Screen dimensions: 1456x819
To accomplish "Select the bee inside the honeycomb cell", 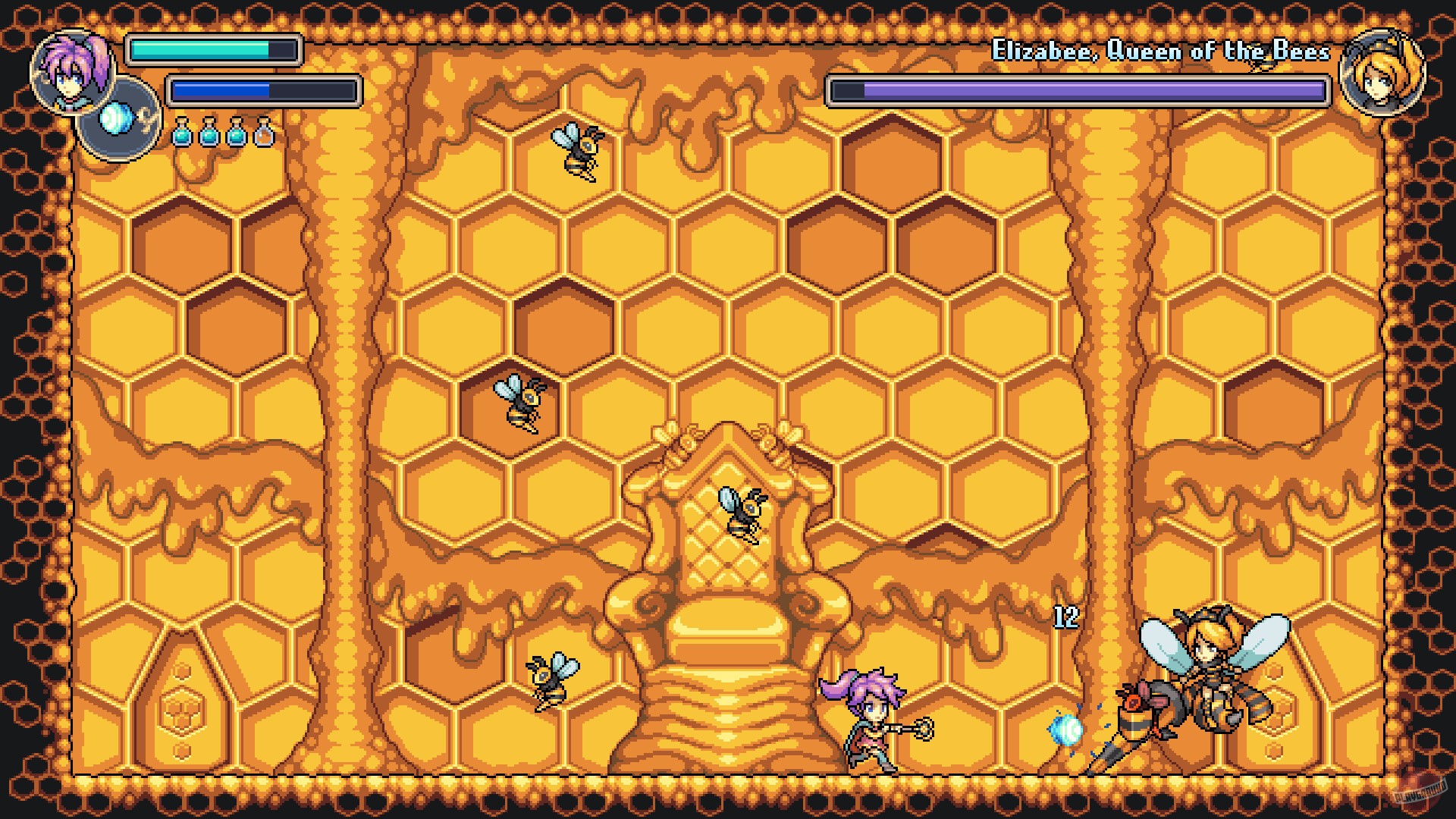I will (519, 402).
